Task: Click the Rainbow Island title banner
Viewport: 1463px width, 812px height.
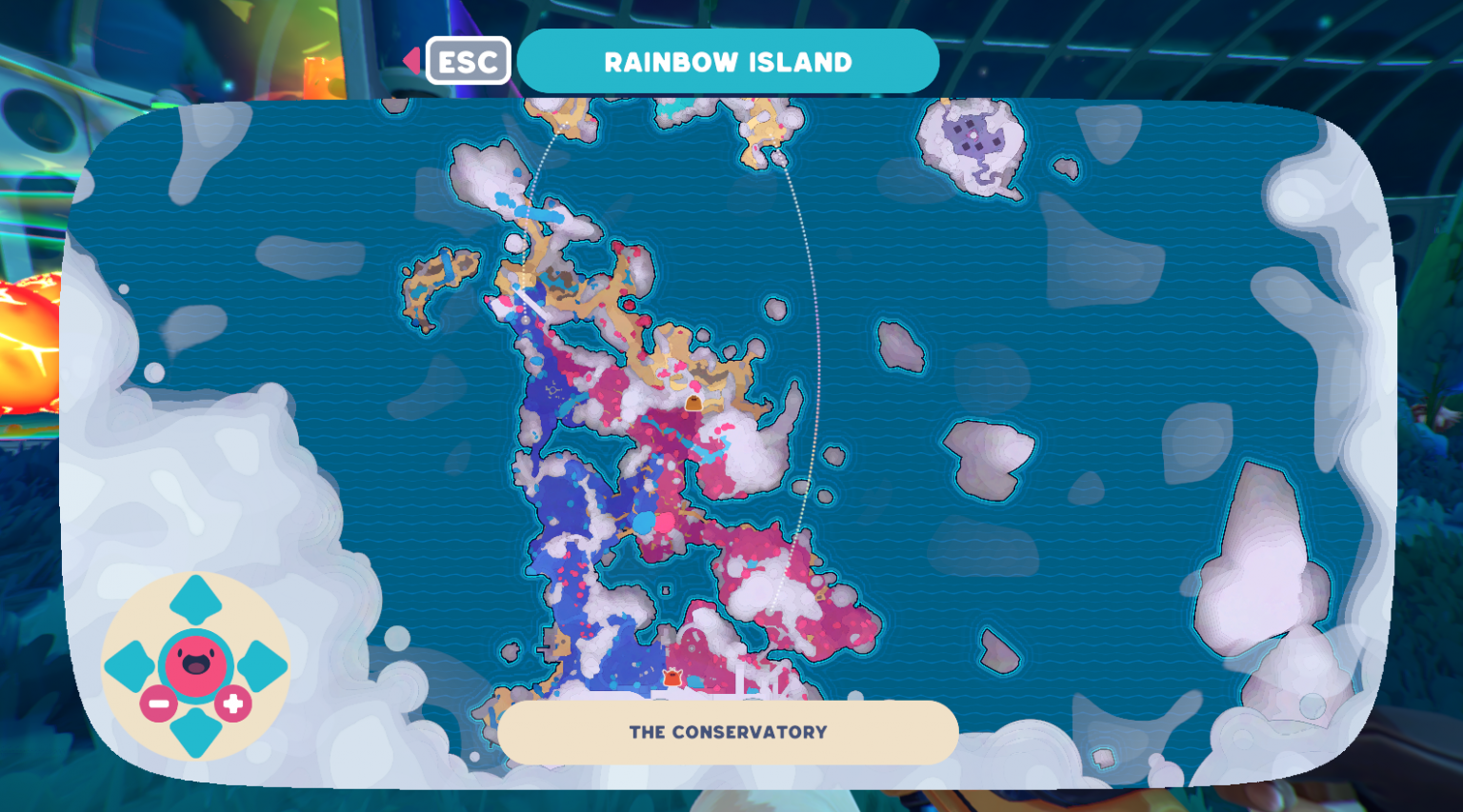Action: 729,61
